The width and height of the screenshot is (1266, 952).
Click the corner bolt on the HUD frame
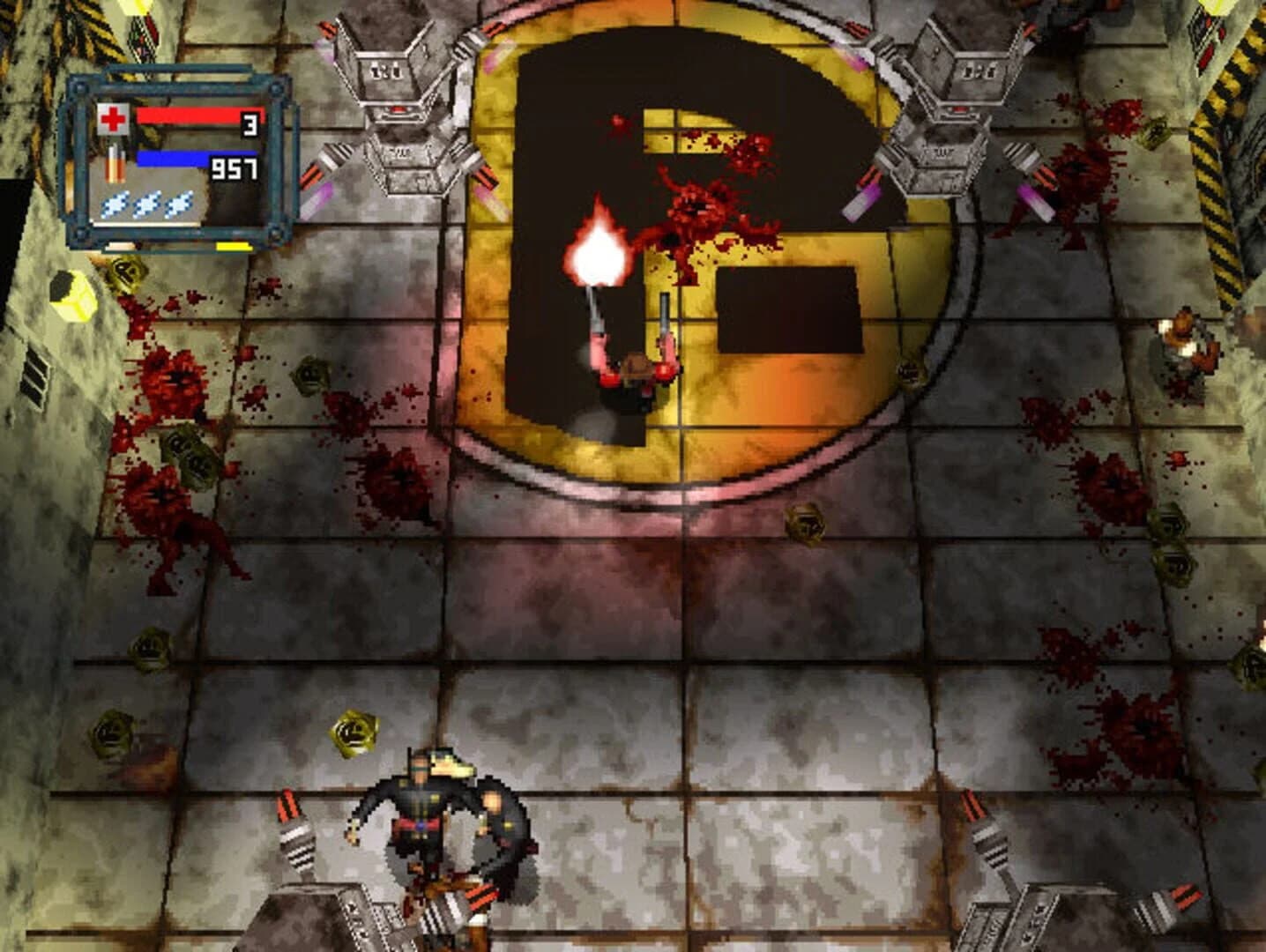[x=78, y=87]
